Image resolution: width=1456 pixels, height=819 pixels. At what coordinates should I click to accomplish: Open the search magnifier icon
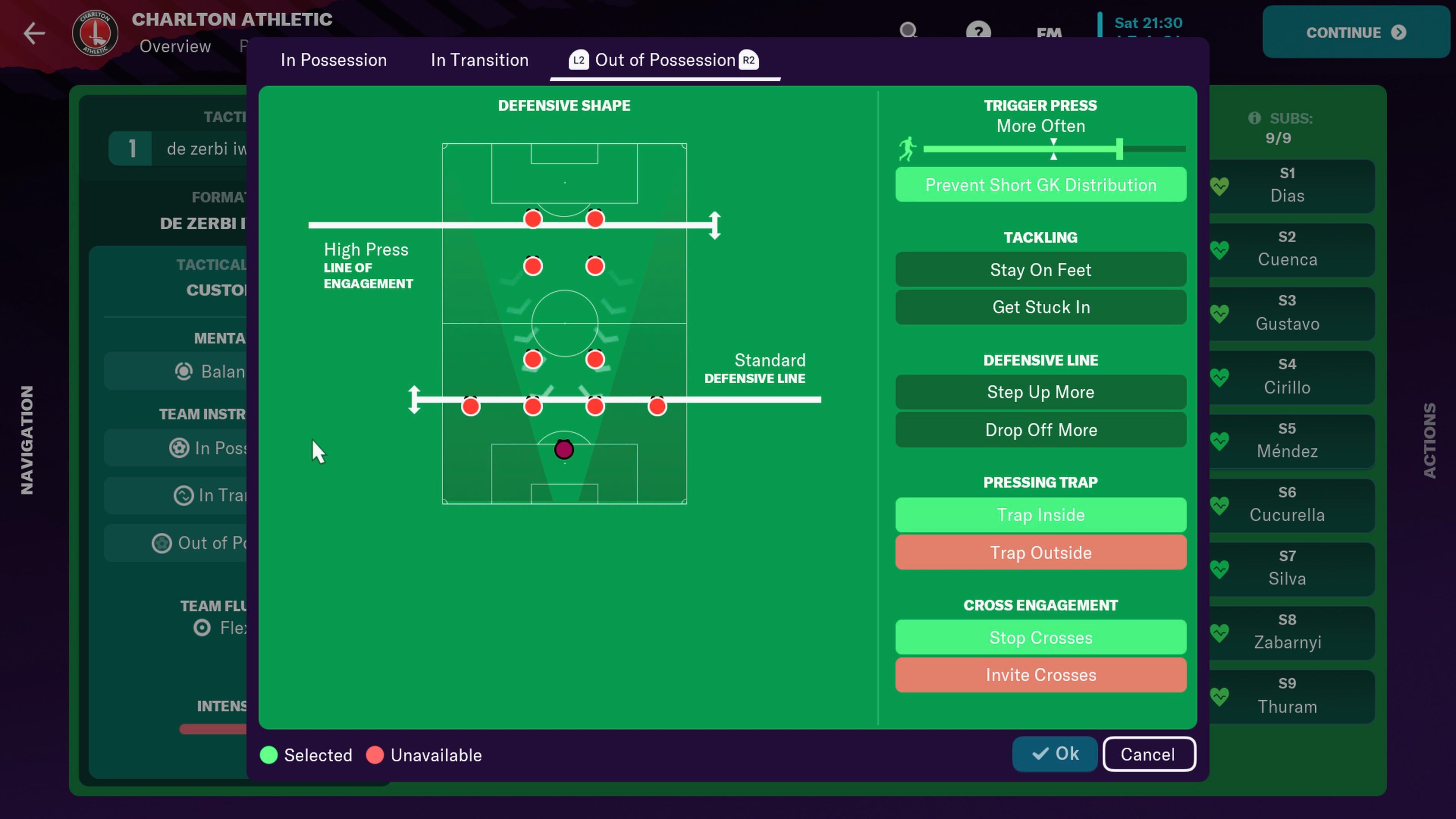908,30
